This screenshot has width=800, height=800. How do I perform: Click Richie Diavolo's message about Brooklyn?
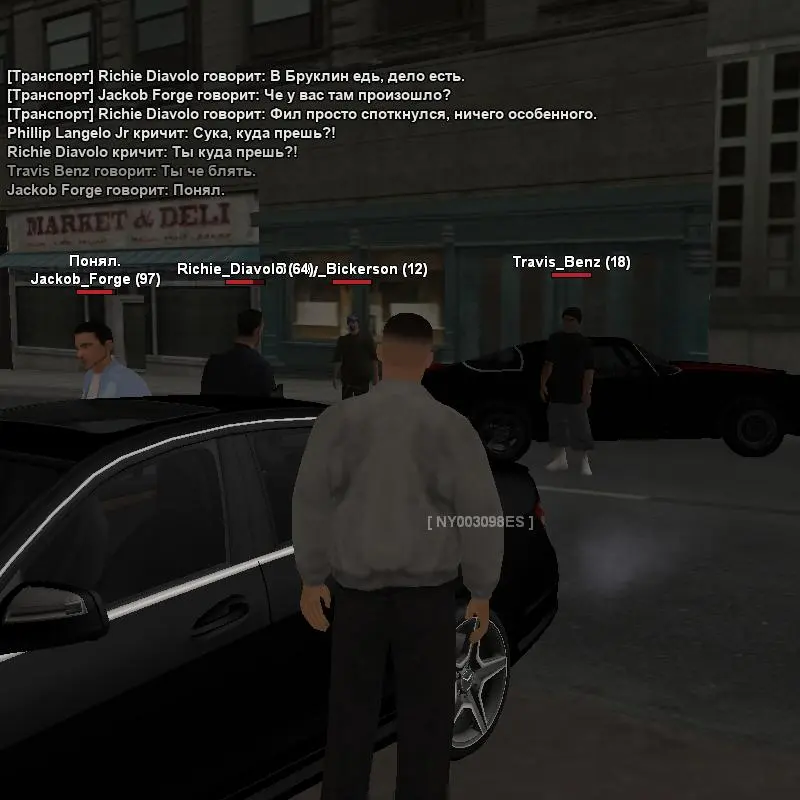coord(236,76)
